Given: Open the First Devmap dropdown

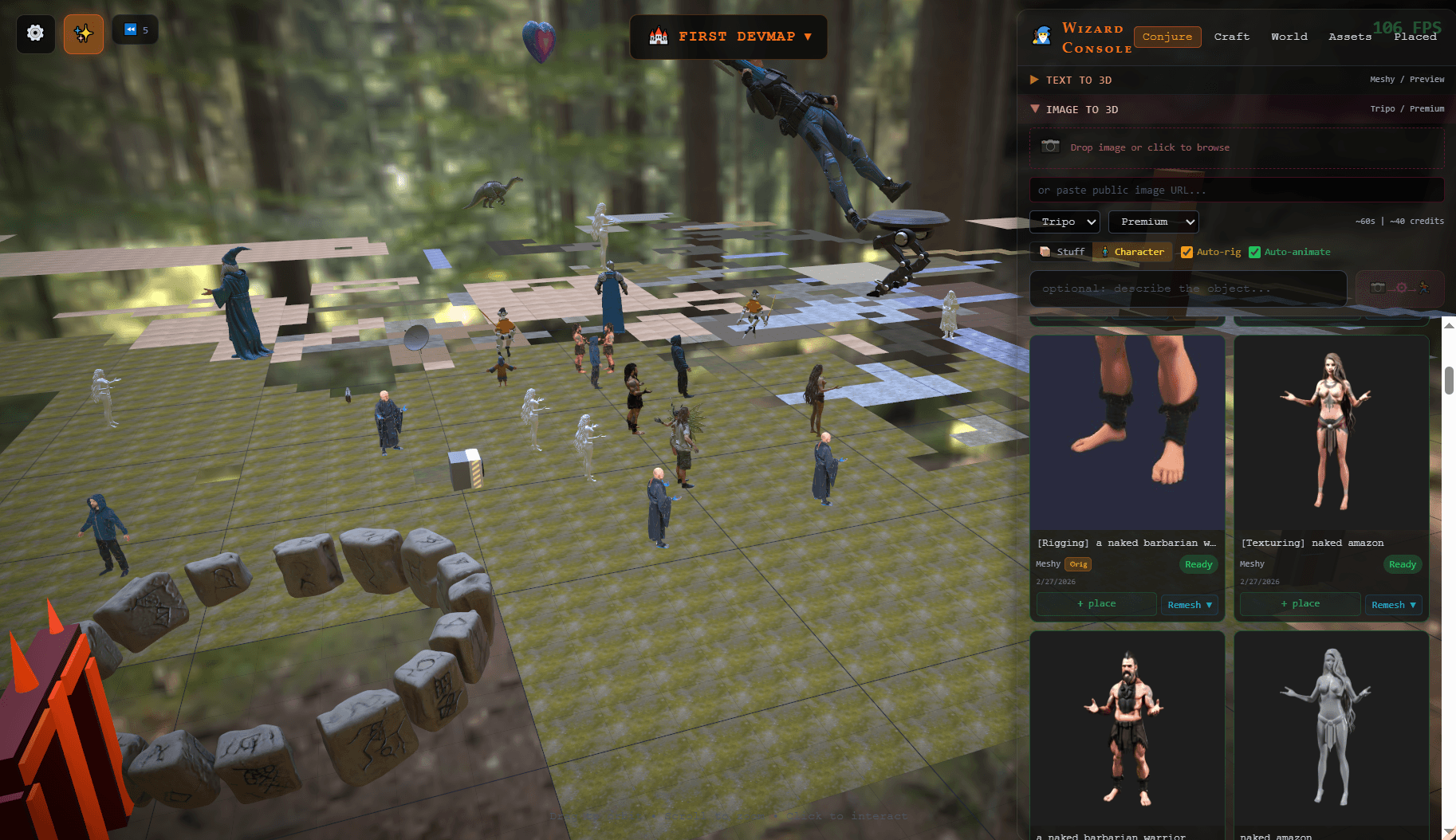Looking at the screenshot, I should 729,37.
